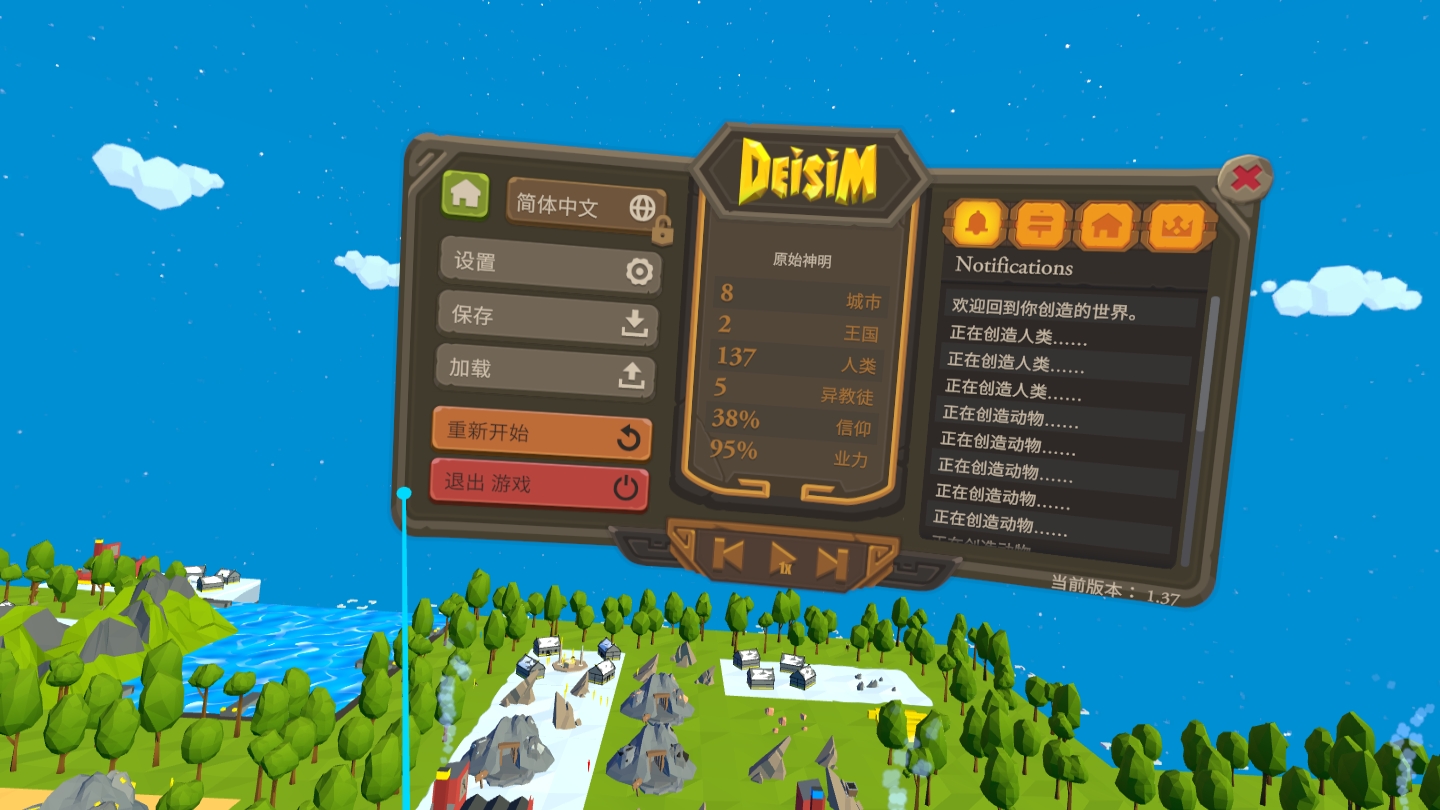Open the signpost tab
The width and height of the screenshot is (1440, 810).
coord(1041,225)
